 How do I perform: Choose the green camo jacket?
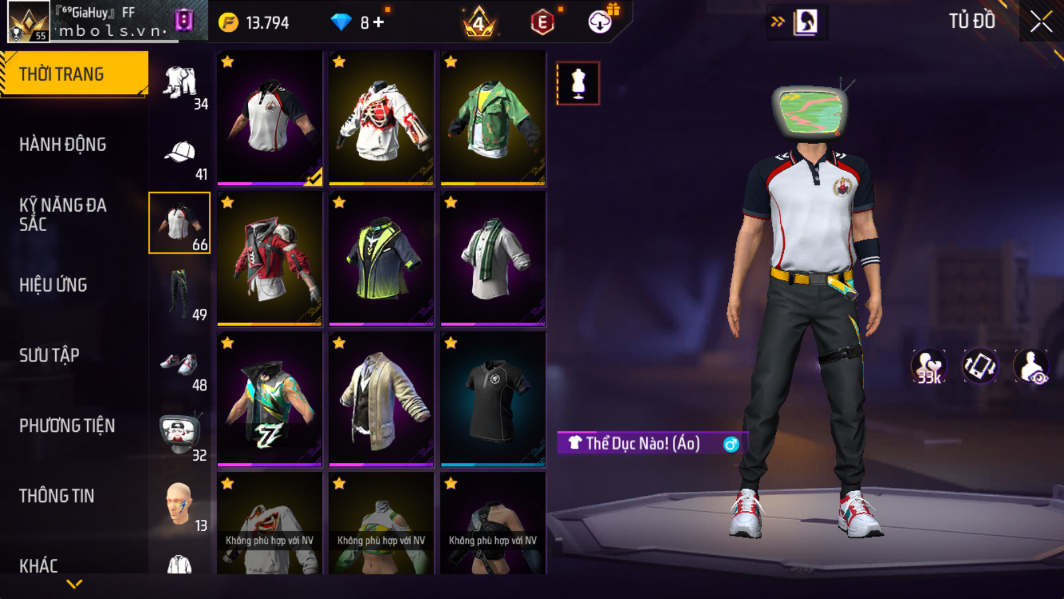point(491,118)
